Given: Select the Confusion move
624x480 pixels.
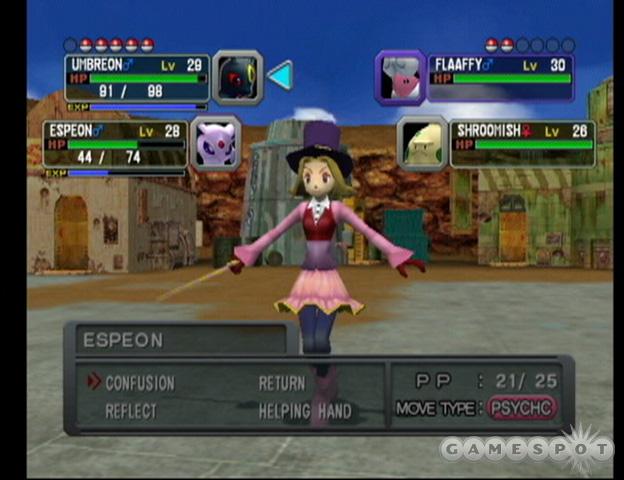Looking at the screenshot, I should click(x=139, y=383).
